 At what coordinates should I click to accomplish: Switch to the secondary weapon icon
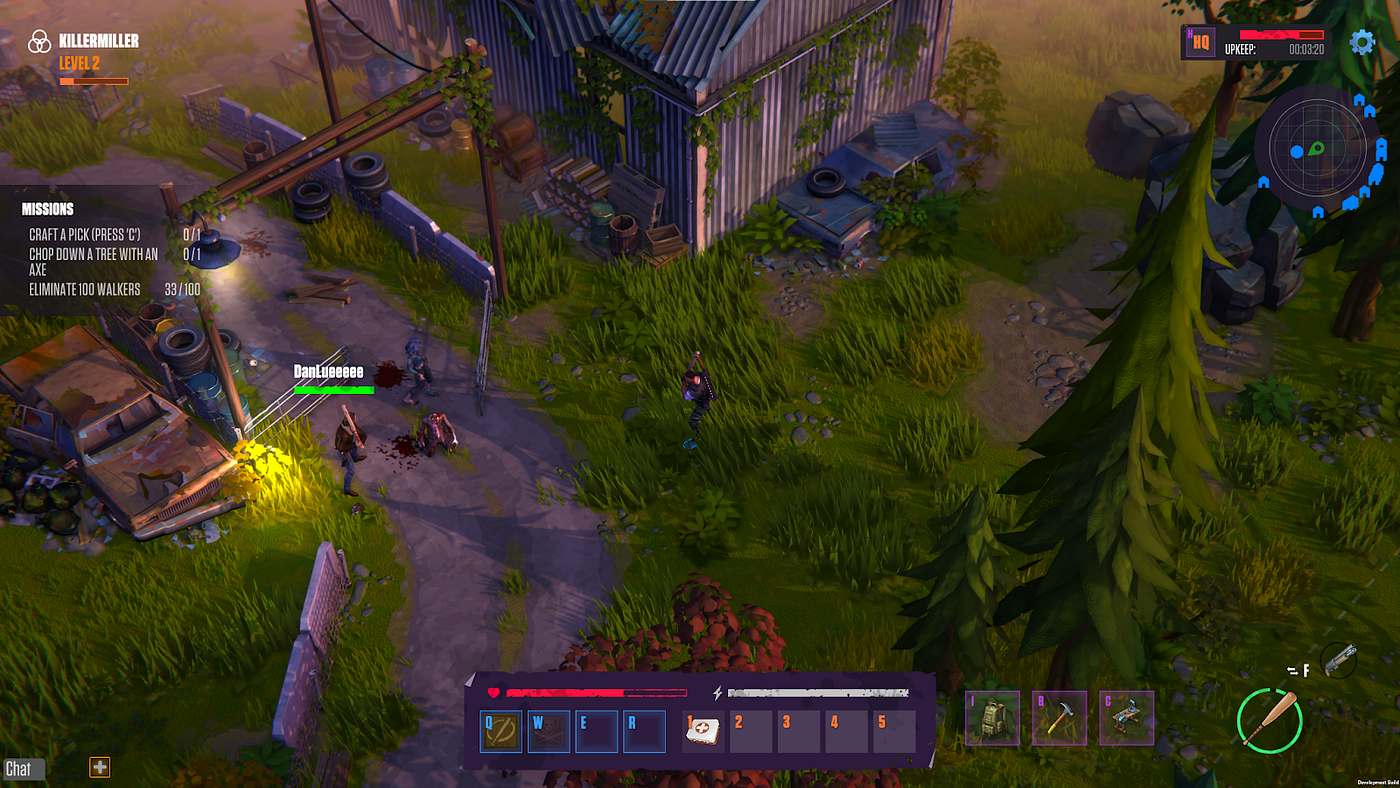pos(1338,660)
